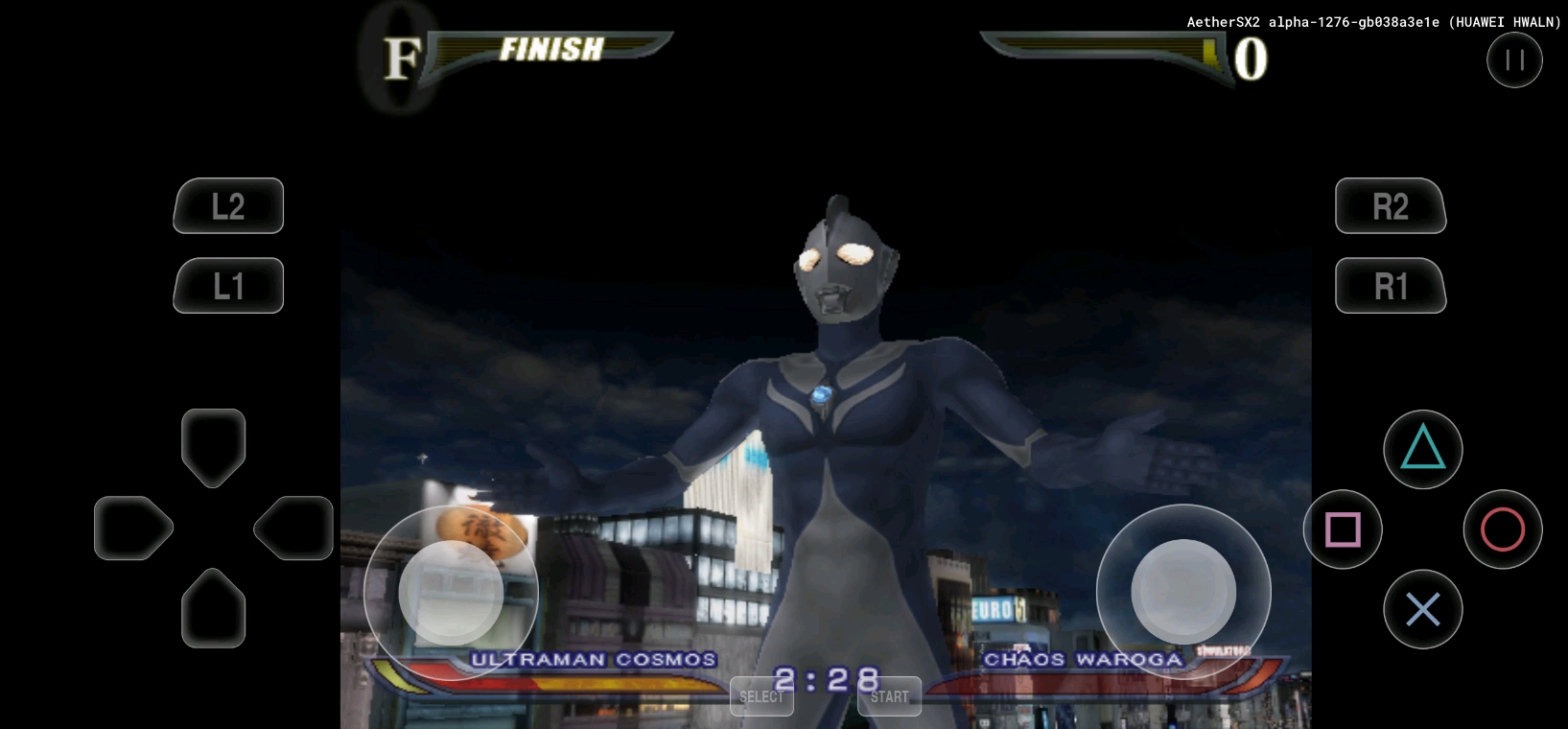Viewport: 1568px width, 729px height.
Task: Click the D-pad down button
Action: click(213, 609)
